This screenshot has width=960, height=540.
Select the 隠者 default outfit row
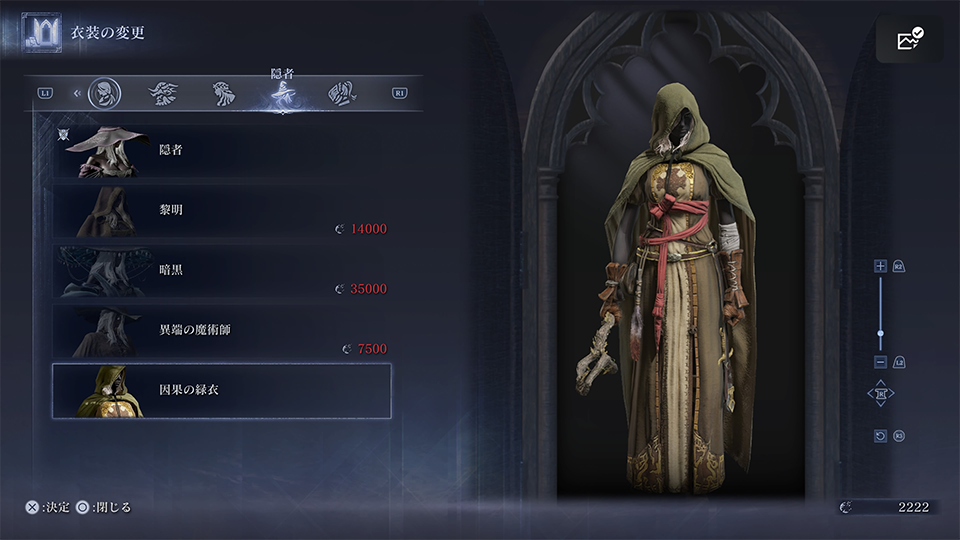point(221,152)
